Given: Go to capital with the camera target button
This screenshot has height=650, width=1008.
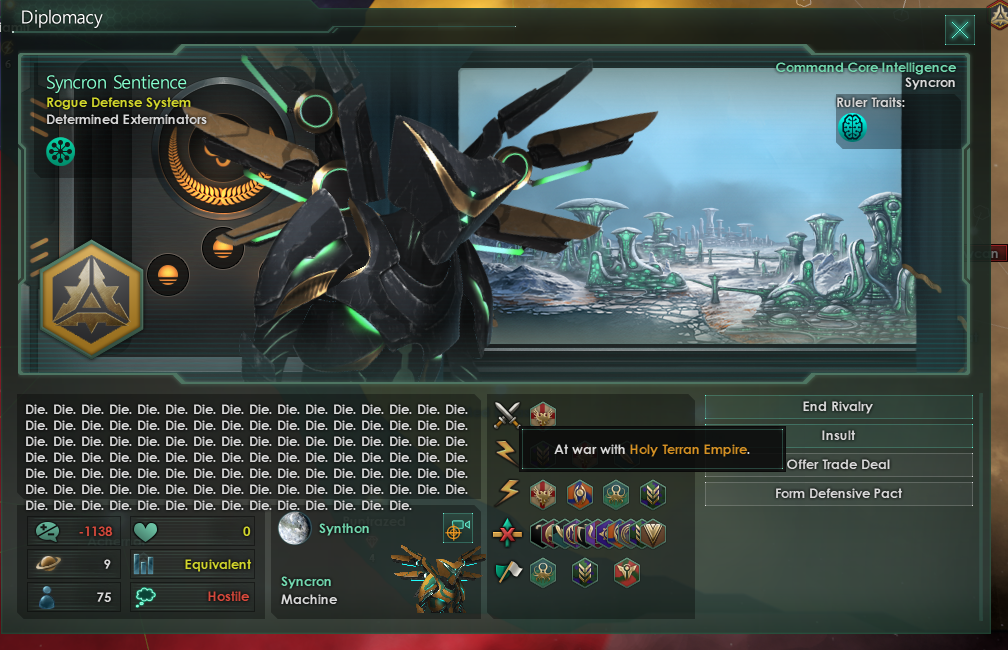Looking at the screenshot, I should tap(457, 529).
